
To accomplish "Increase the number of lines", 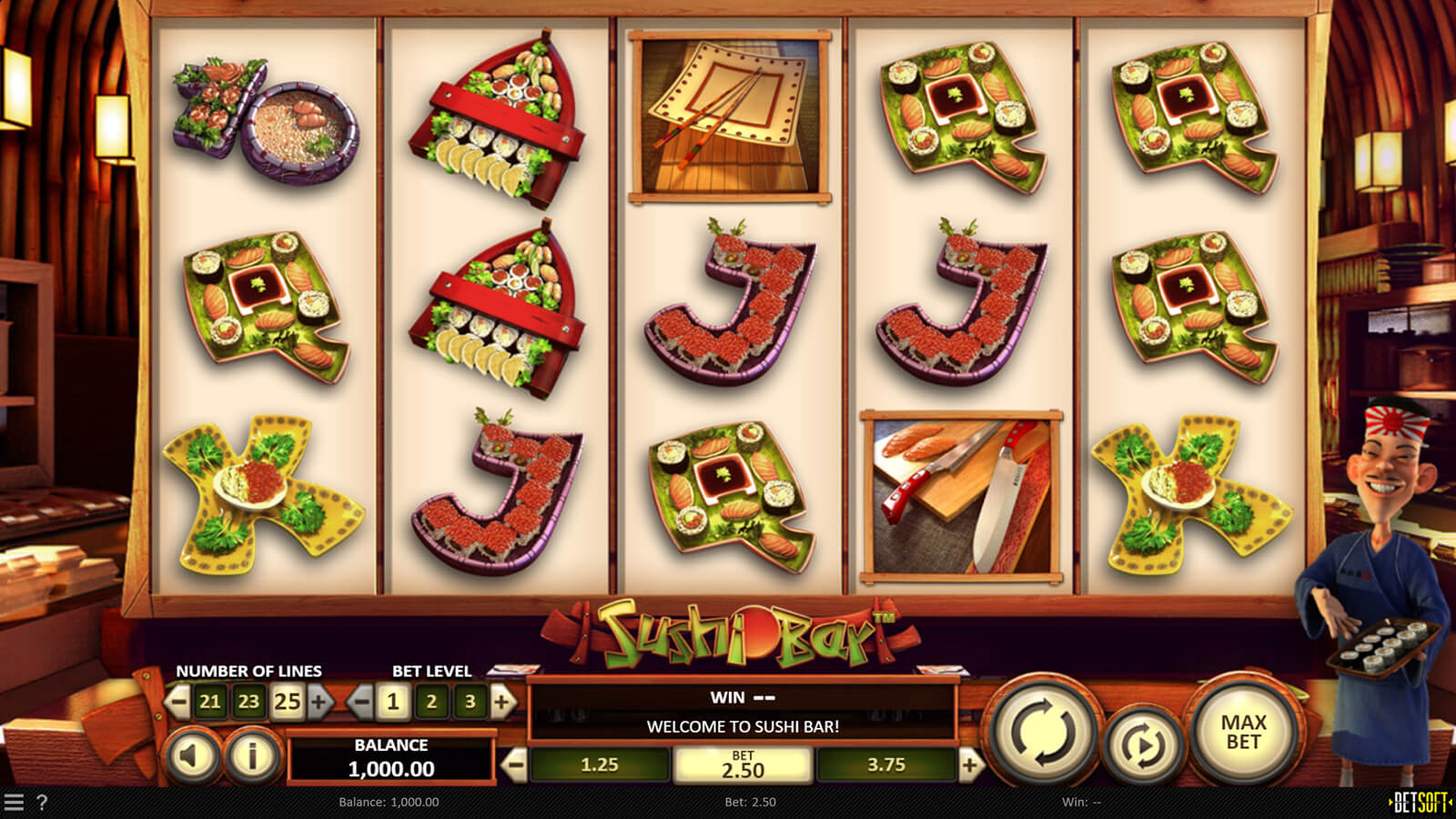I will (x=319, y=702).
